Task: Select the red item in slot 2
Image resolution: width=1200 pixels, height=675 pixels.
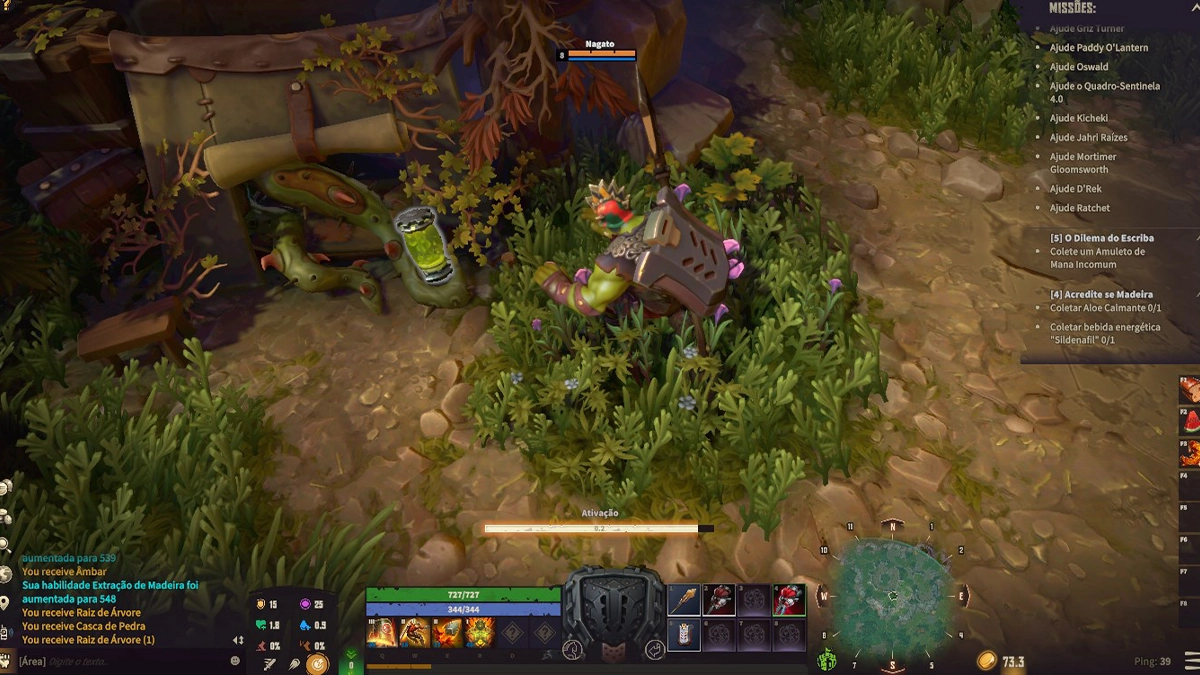Action: click(x=719, y=600)
